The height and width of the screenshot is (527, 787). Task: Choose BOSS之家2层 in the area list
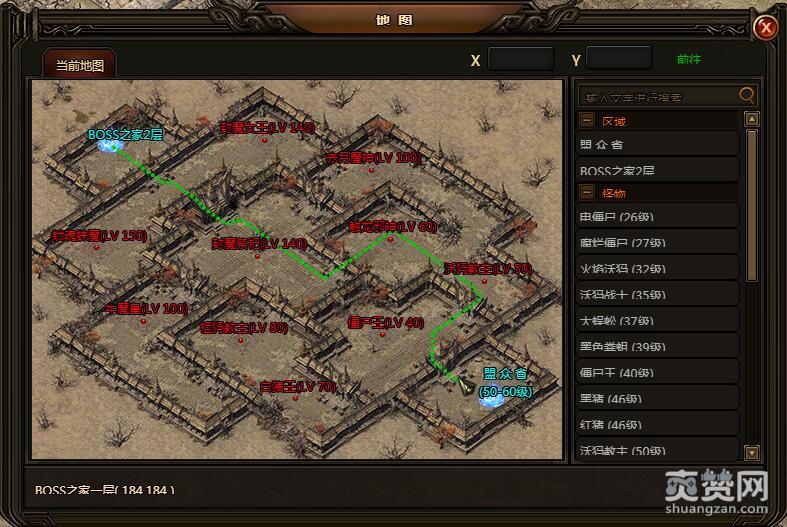(658, 170)
